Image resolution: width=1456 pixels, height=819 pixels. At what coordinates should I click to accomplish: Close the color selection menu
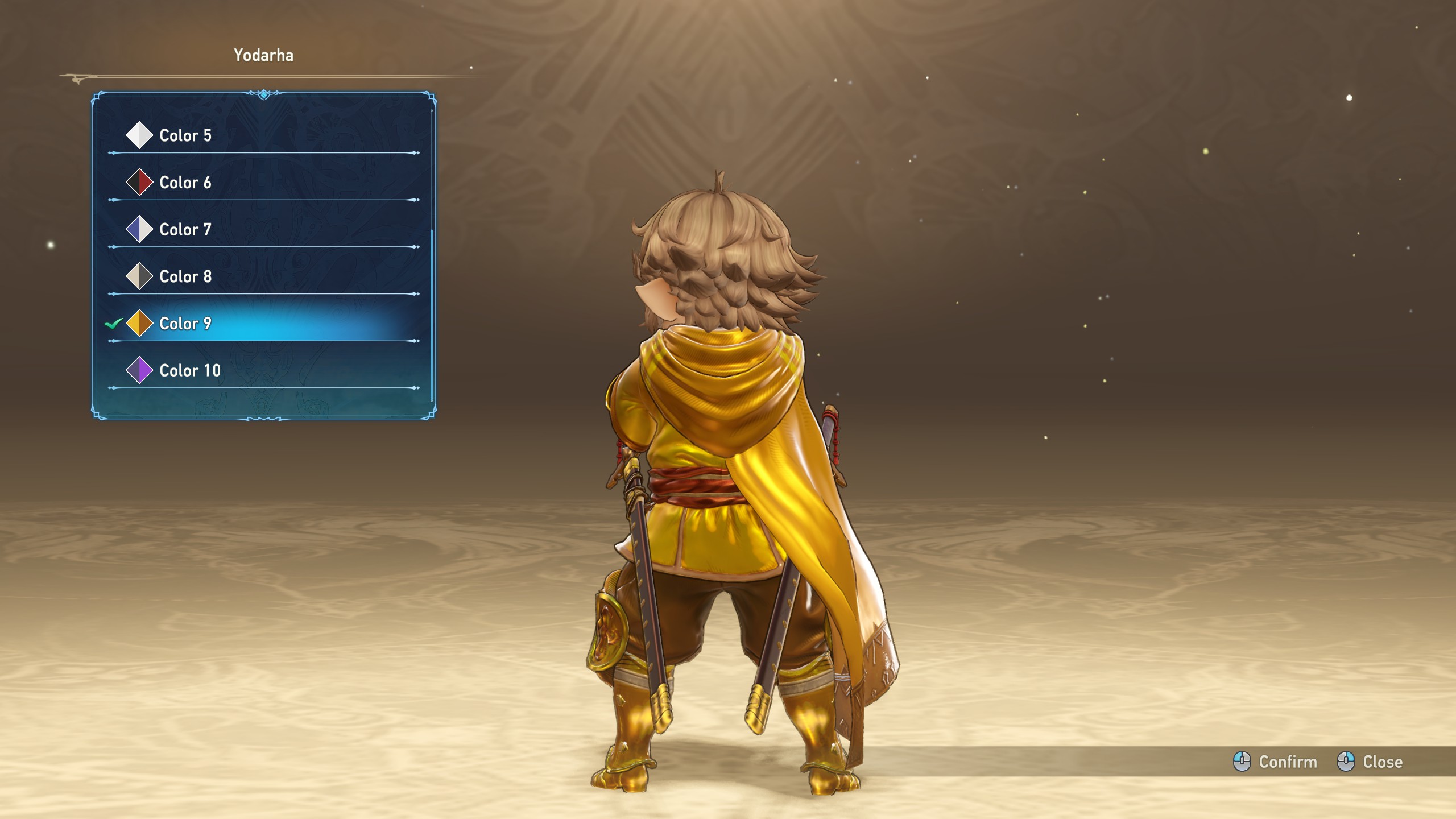1370,762
